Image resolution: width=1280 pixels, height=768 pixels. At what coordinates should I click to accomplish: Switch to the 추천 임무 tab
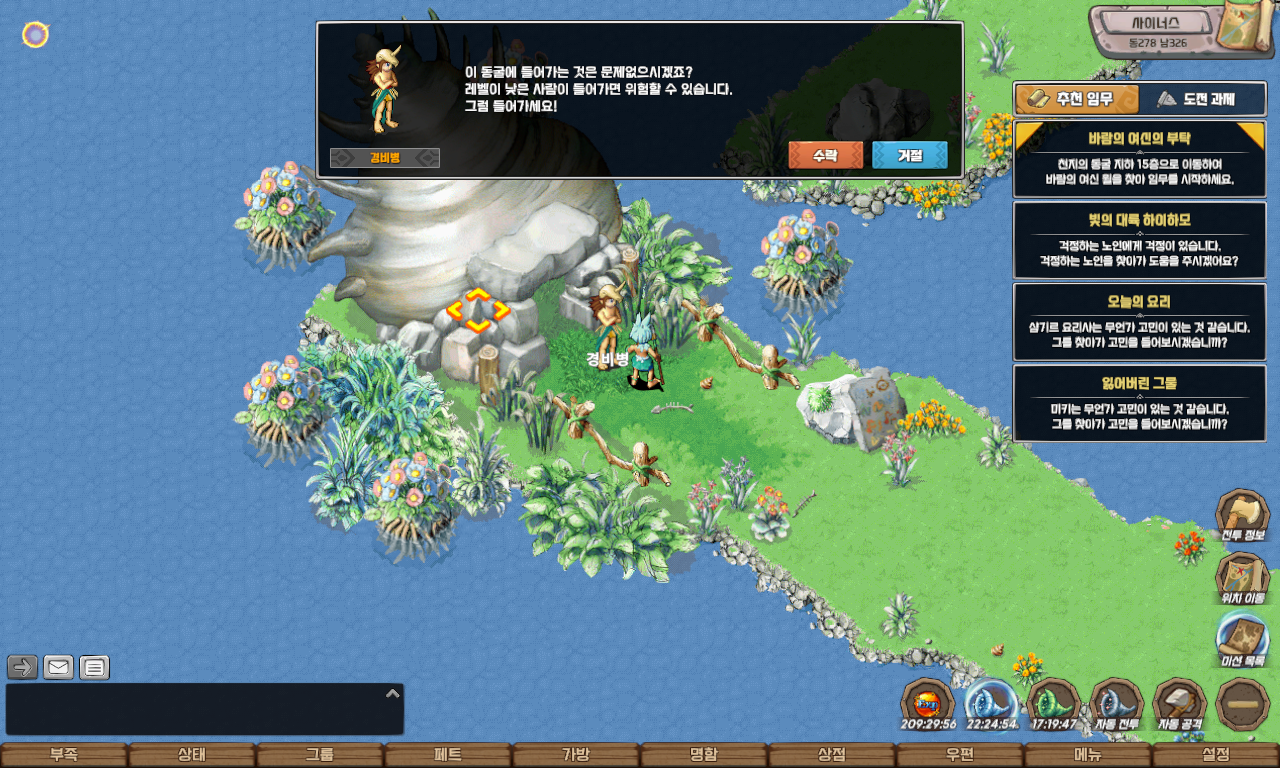click(1077, 99)
